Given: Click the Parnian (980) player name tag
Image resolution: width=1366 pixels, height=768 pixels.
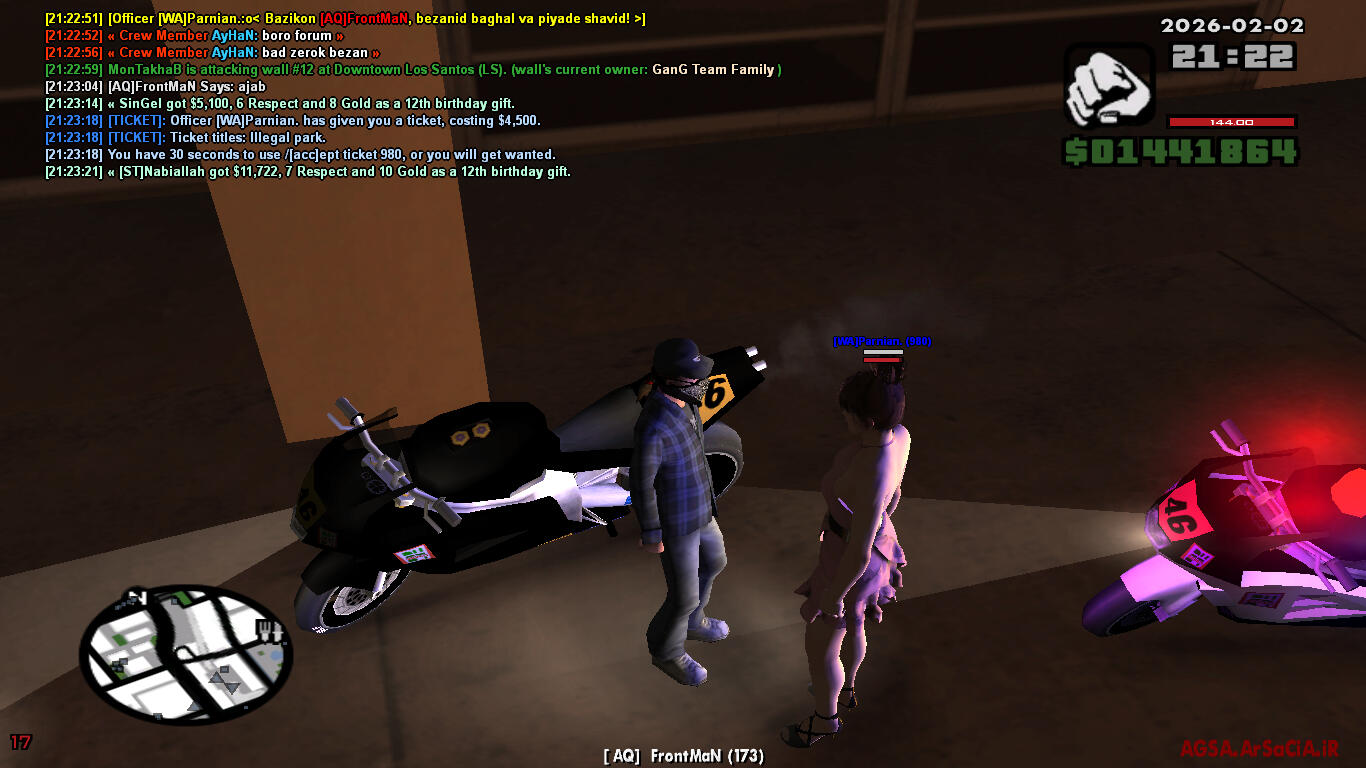Looking at the screenshot, I should click(x=882, y=342).
